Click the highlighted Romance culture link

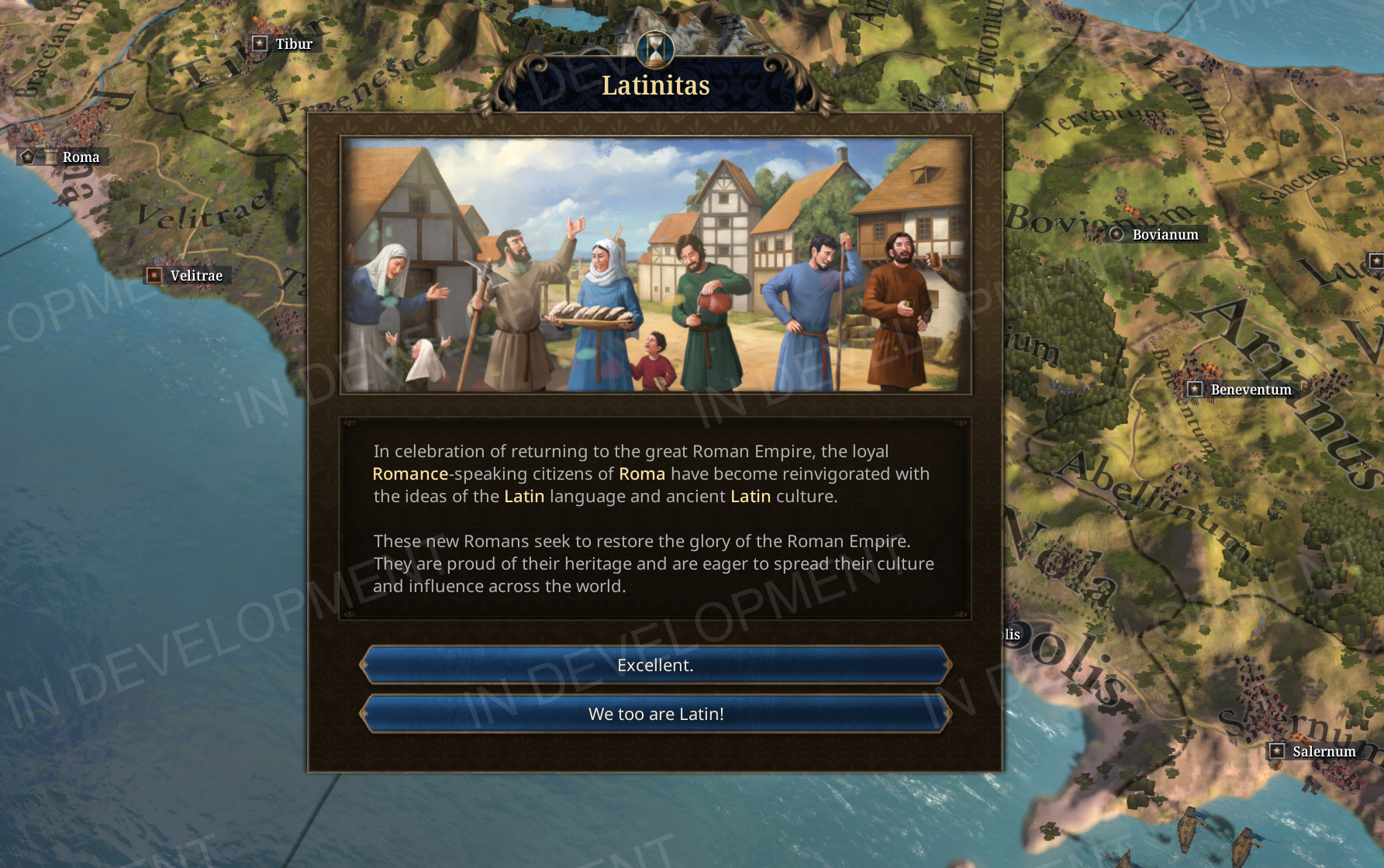pos(410,474)
